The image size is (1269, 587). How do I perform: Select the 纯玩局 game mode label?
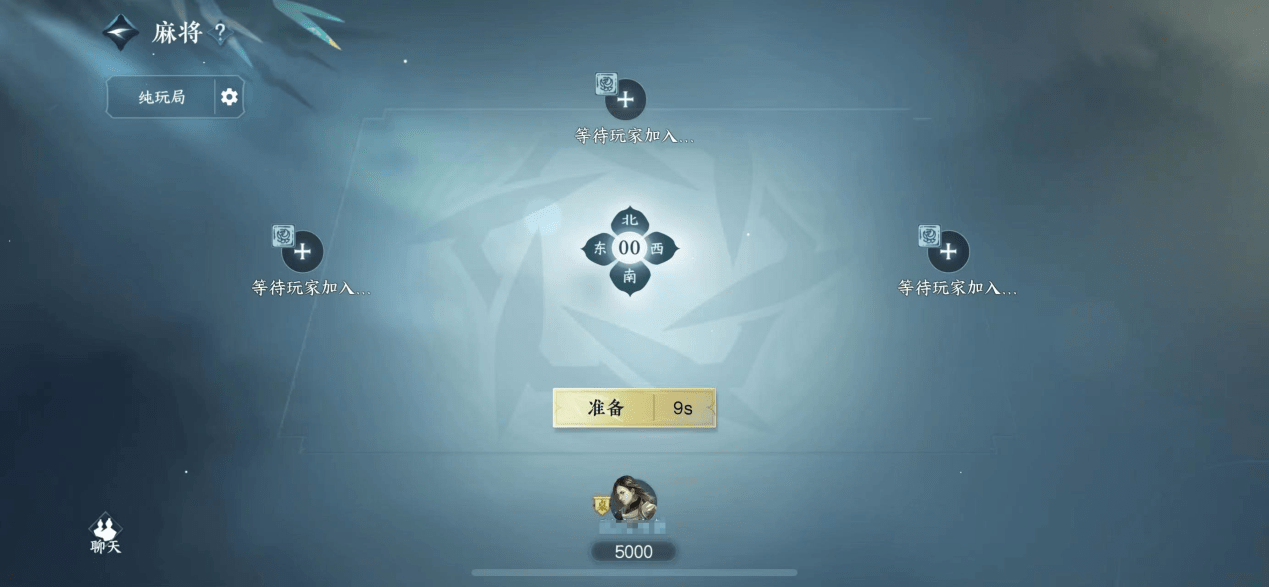(x=162, y=97)
